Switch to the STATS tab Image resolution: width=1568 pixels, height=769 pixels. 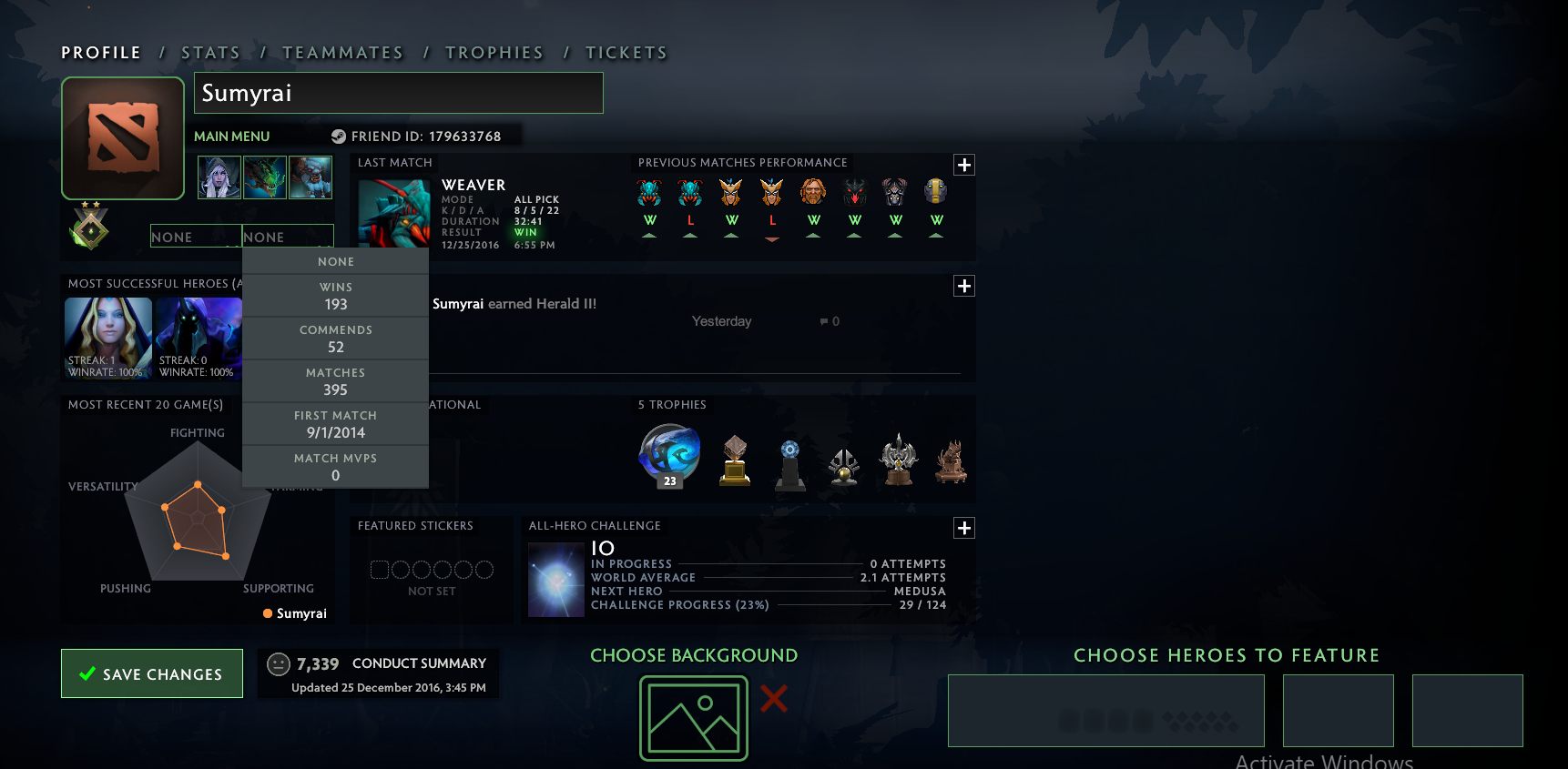tap(210, 52)
